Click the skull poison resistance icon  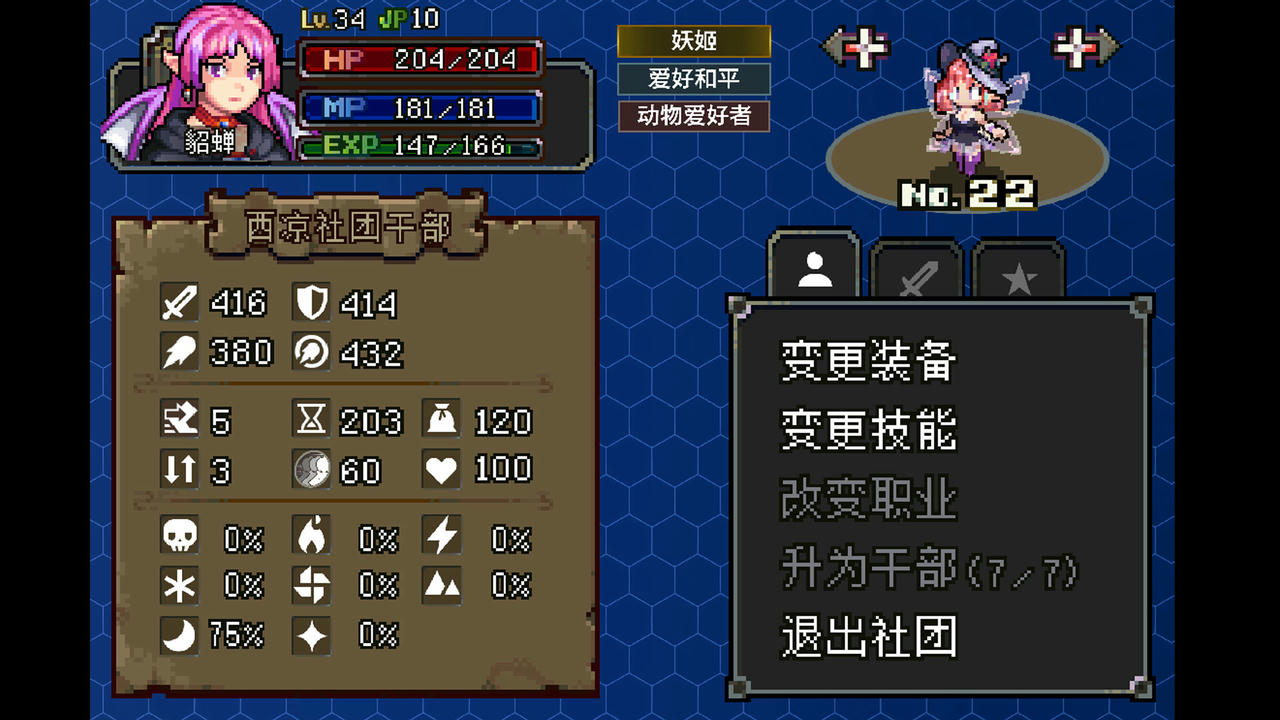178,537
